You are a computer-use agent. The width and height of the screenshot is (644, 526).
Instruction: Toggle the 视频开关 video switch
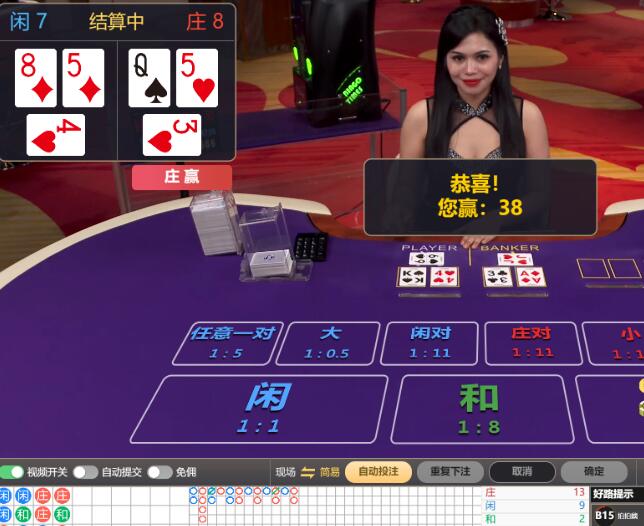[13, 472]
